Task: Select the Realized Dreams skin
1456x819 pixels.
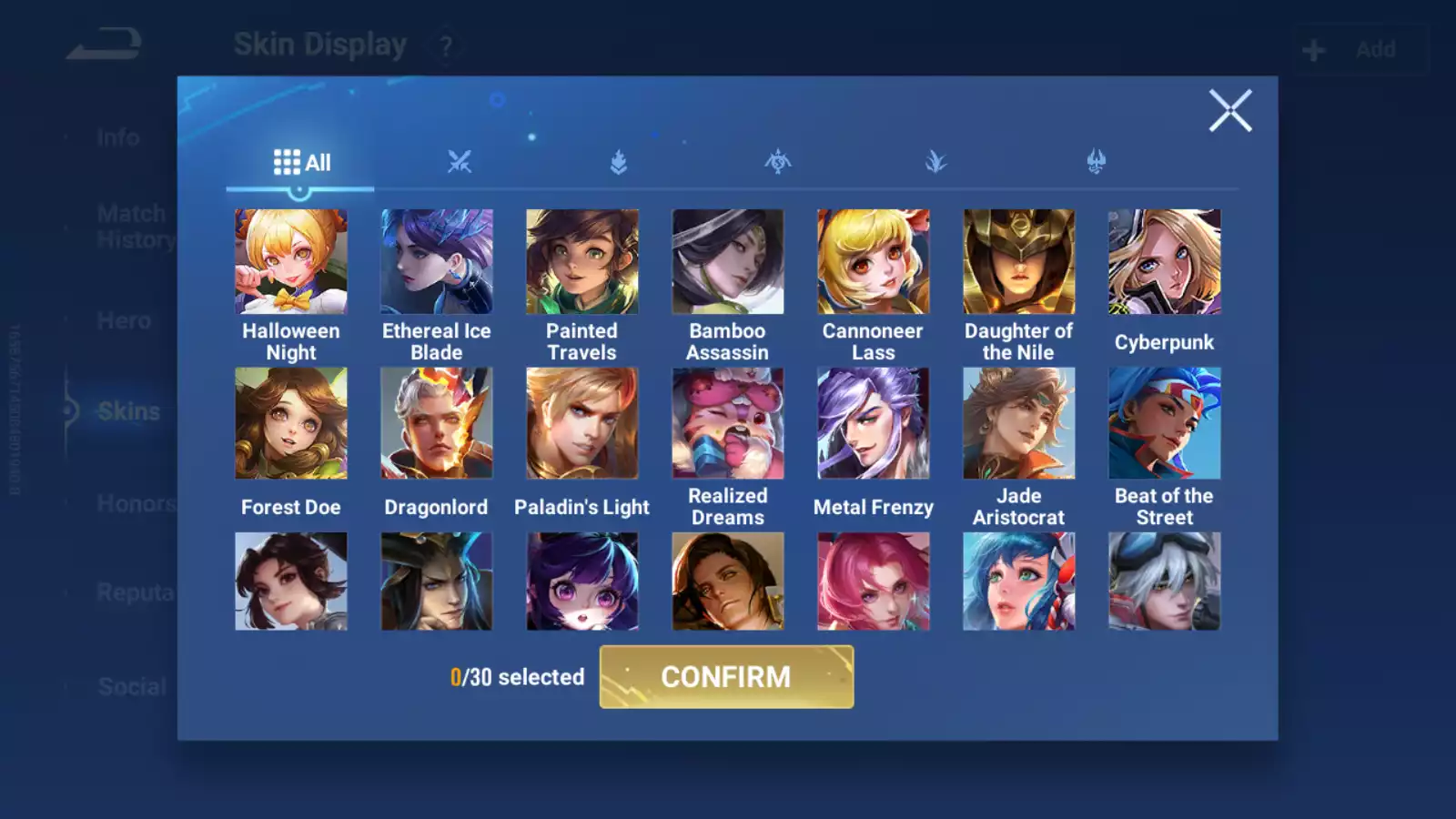Action: tap(727, 422)
